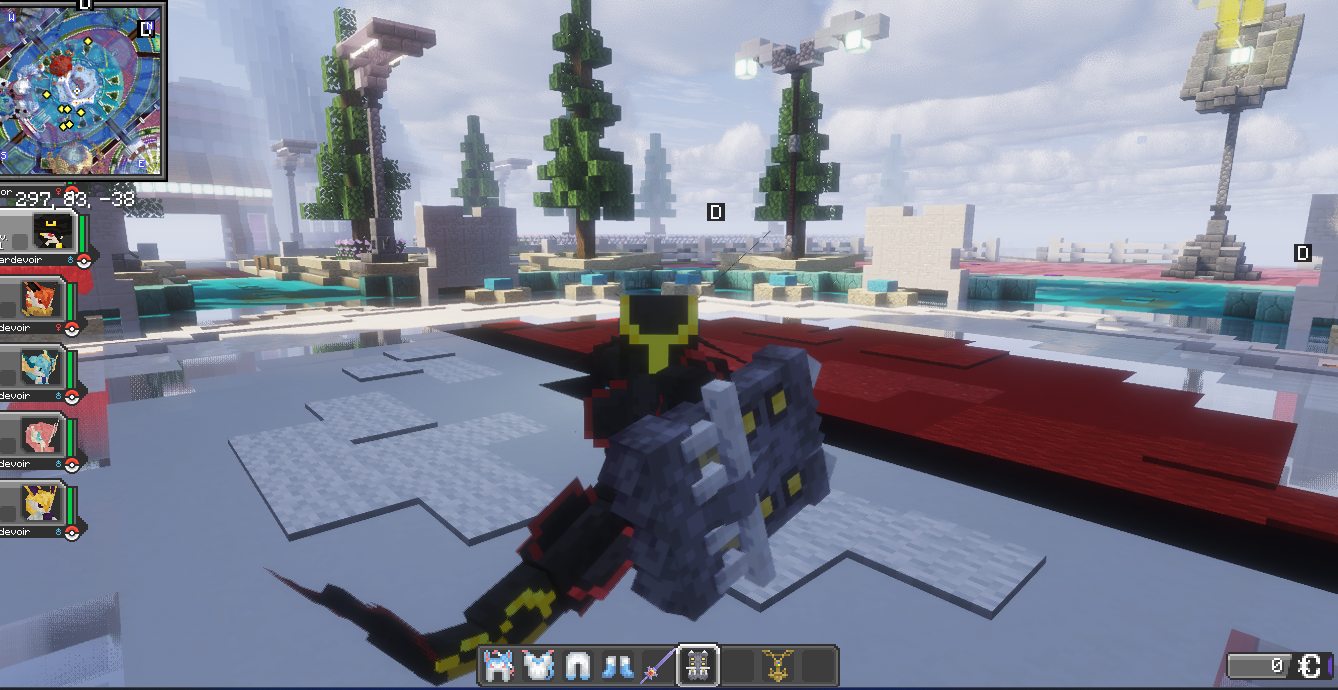Select the white chestplate hotbar slot
Viewport: 1338px width, 690px height.
(538, 666)
